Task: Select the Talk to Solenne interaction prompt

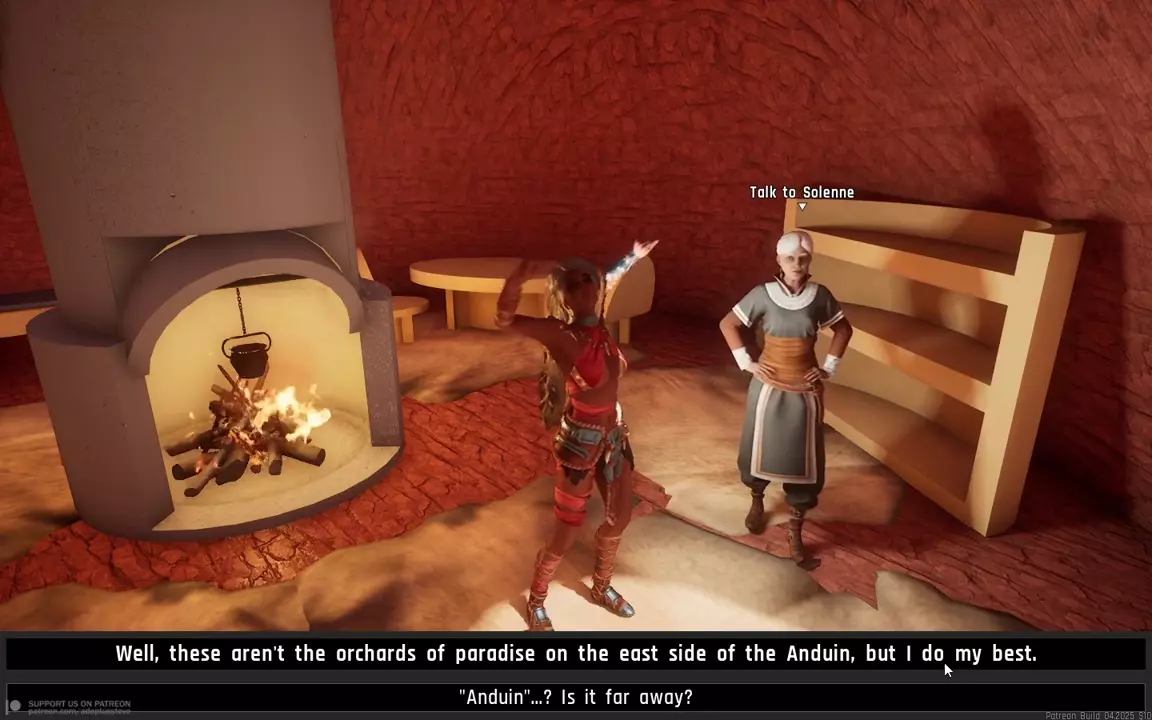Action: point(801,193)
